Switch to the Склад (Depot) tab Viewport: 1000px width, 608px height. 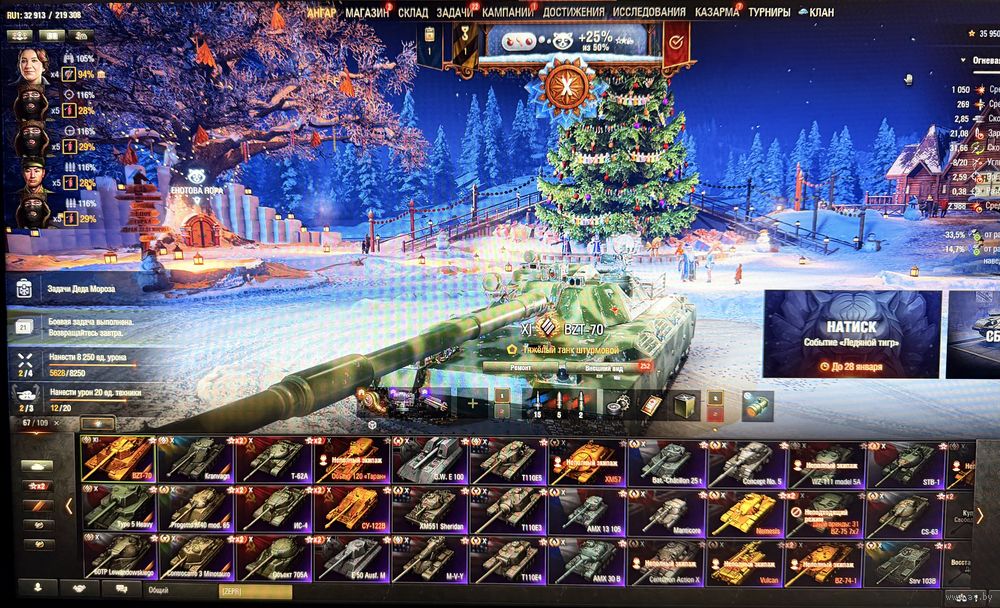[x=413, y=12]
